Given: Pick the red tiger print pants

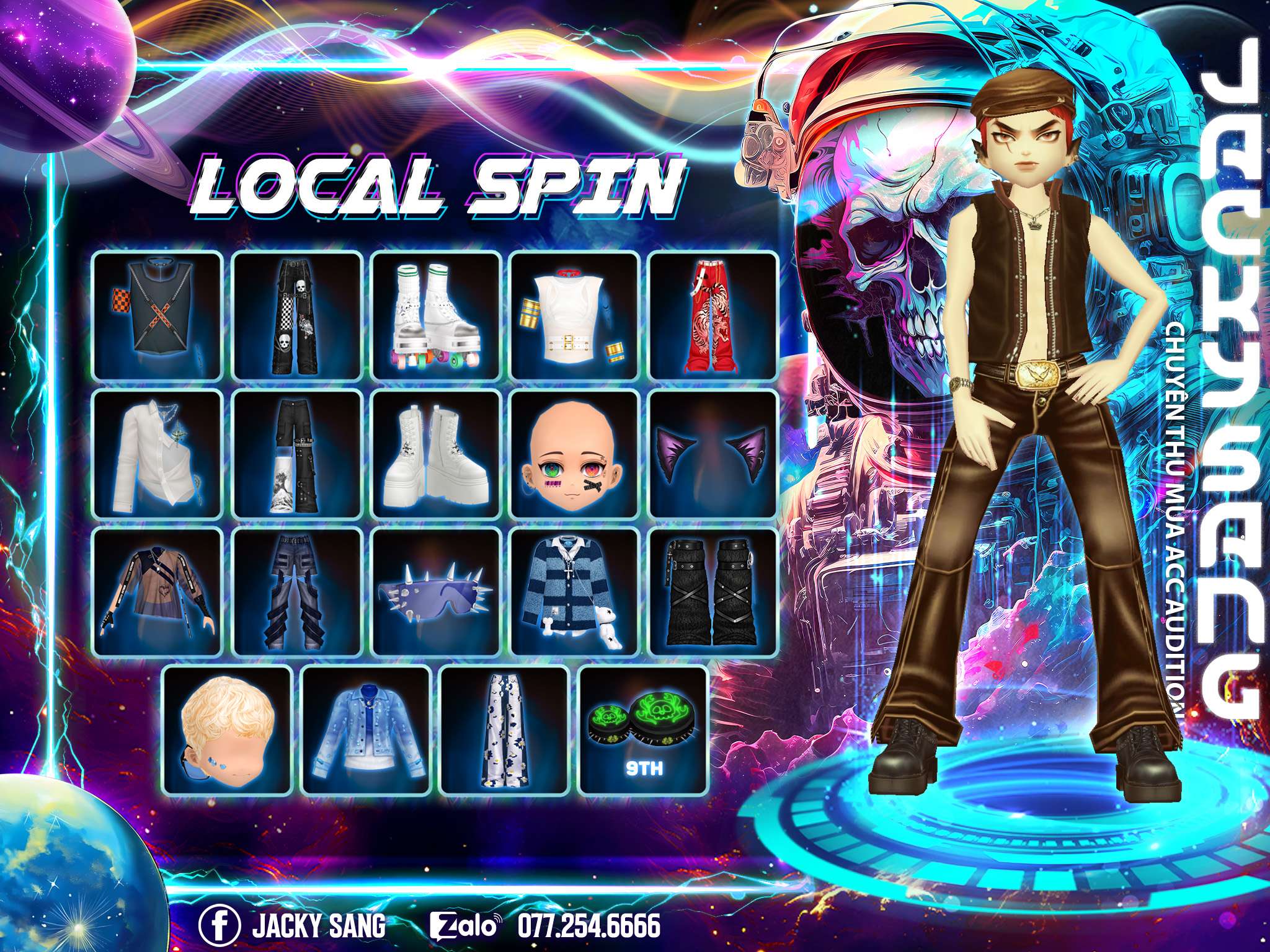Looking at the screenshot, I should [713, 315].
